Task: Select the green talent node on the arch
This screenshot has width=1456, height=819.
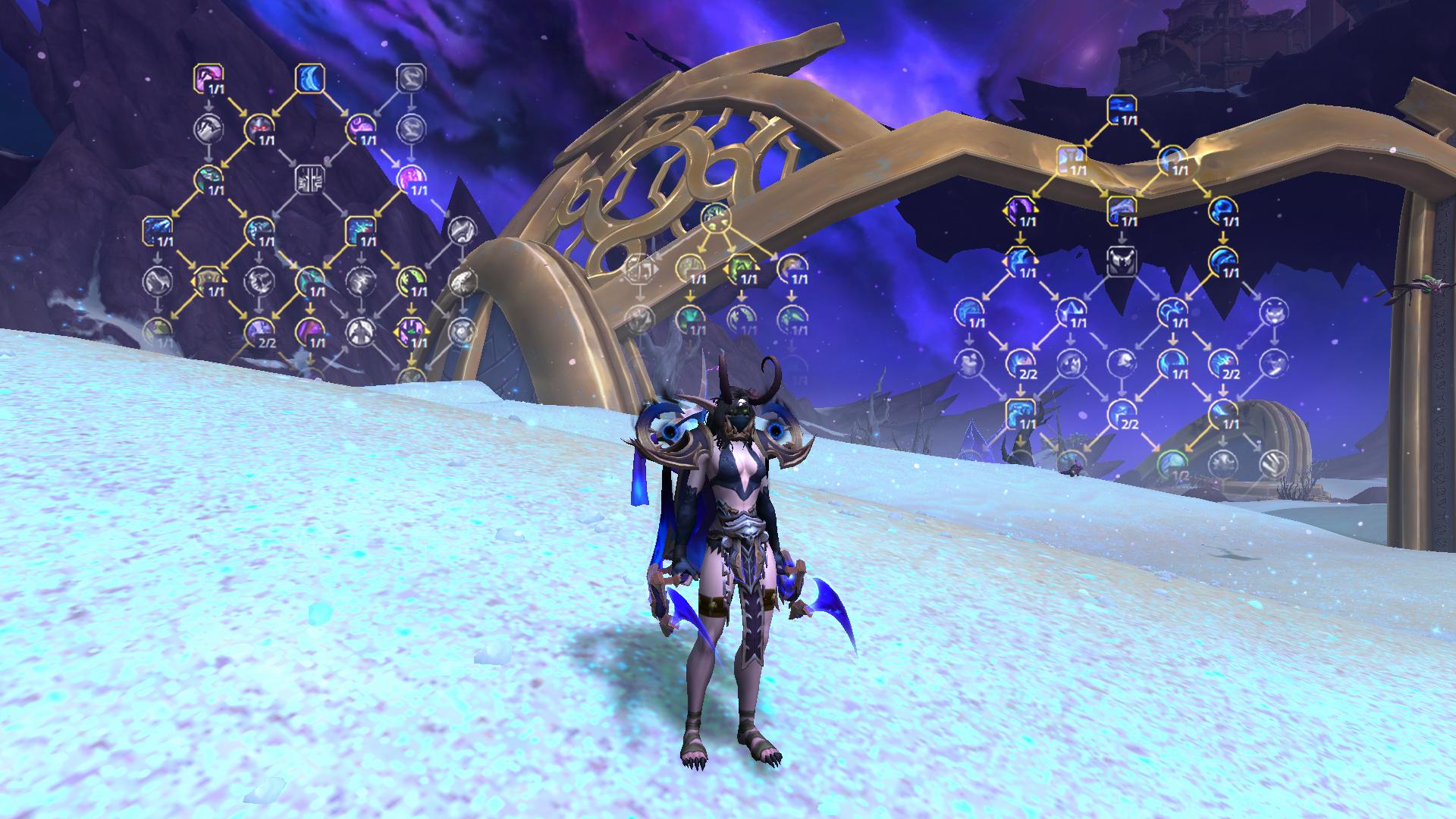Action: tap(714, 217)
